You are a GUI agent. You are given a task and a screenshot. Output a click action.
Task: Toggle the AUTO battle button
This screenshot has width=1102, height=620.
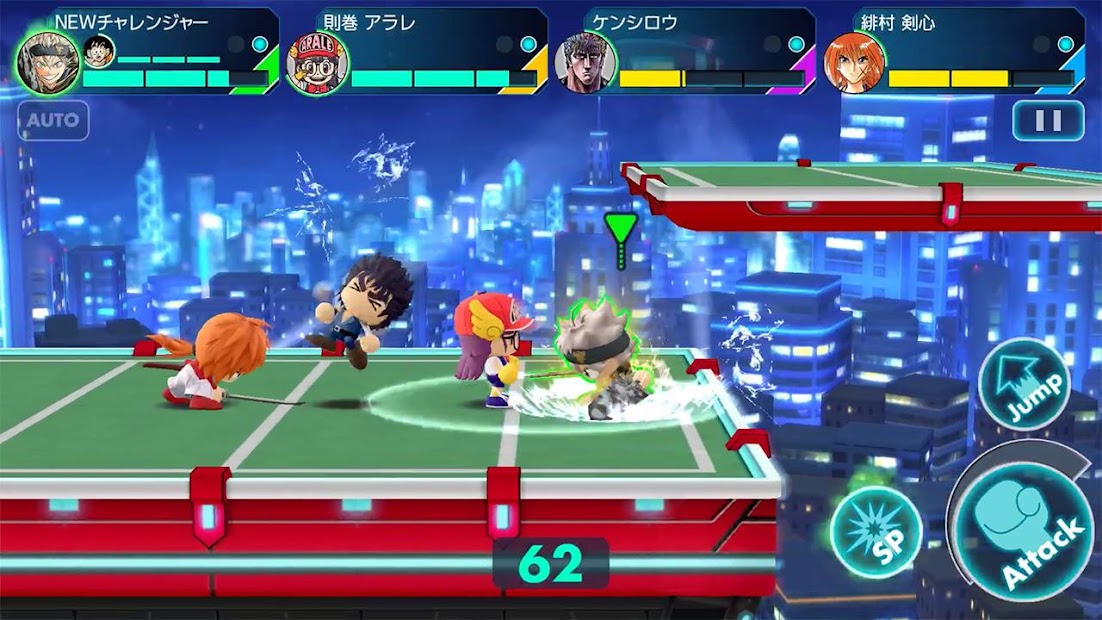(53, 121)
